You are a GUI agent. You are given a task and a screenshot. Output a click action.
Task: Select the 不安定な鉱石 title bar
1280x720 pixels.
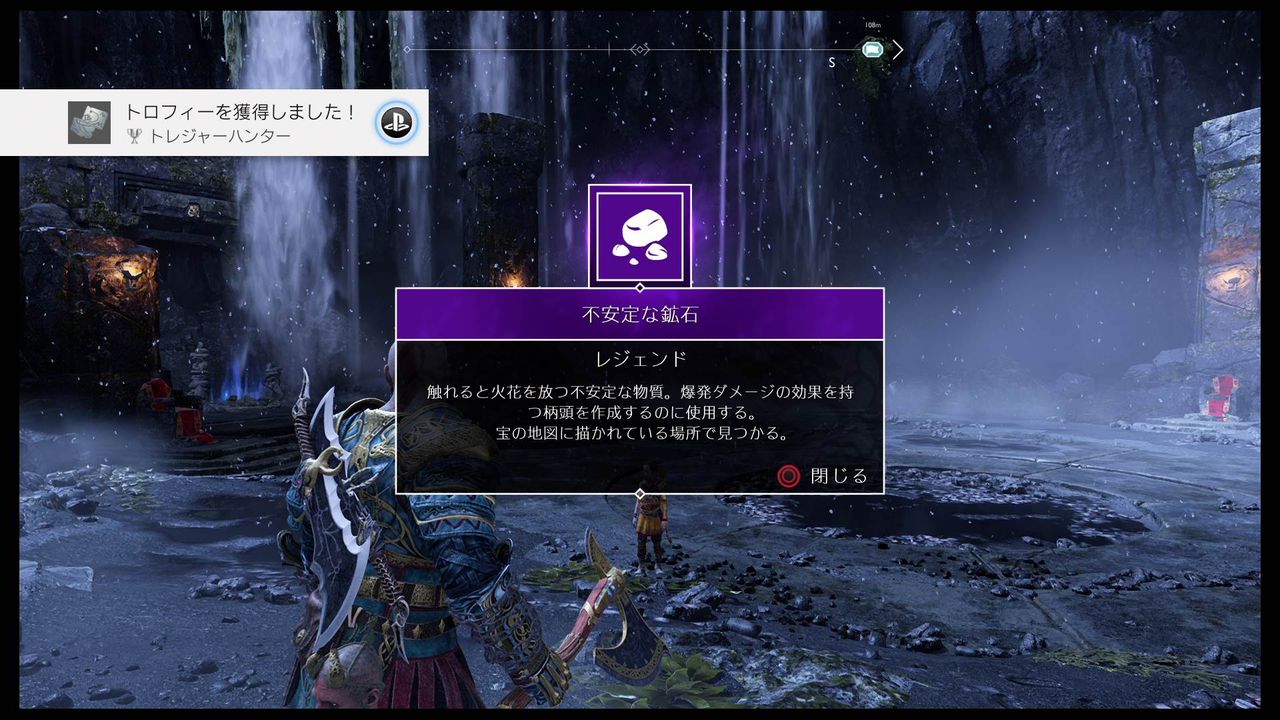pos(640,312)
